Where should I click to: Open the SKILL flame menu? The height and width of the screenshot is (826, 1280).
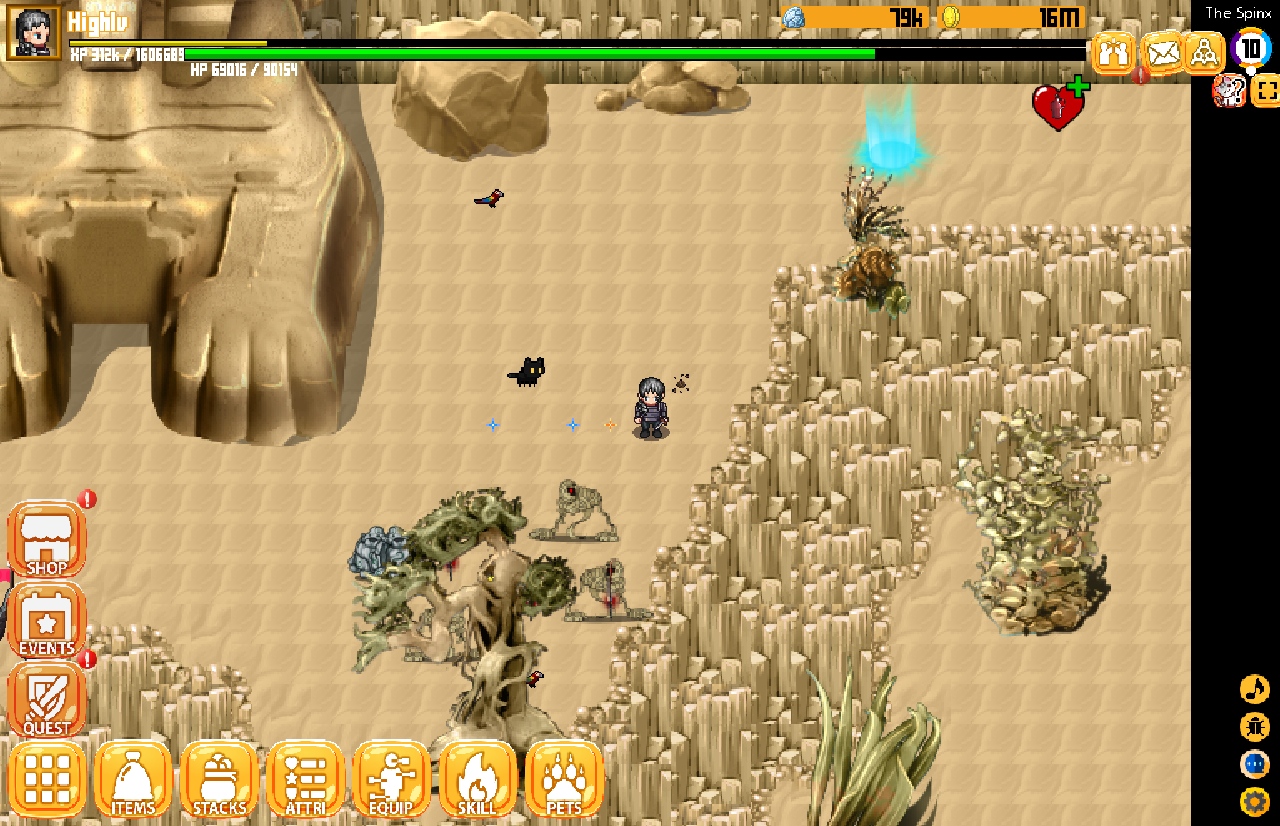(478, 779)
